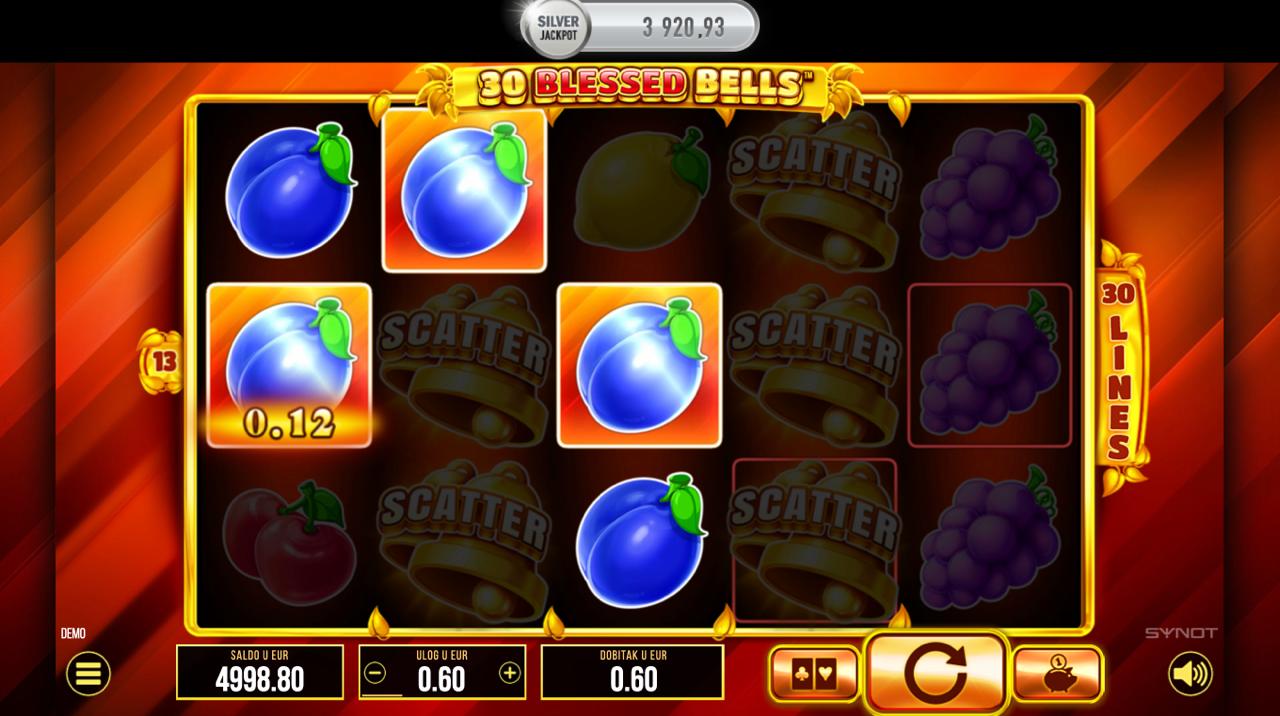Toggle the sound speaker icon
1280x716 pixels.
tap(1190, 674)
